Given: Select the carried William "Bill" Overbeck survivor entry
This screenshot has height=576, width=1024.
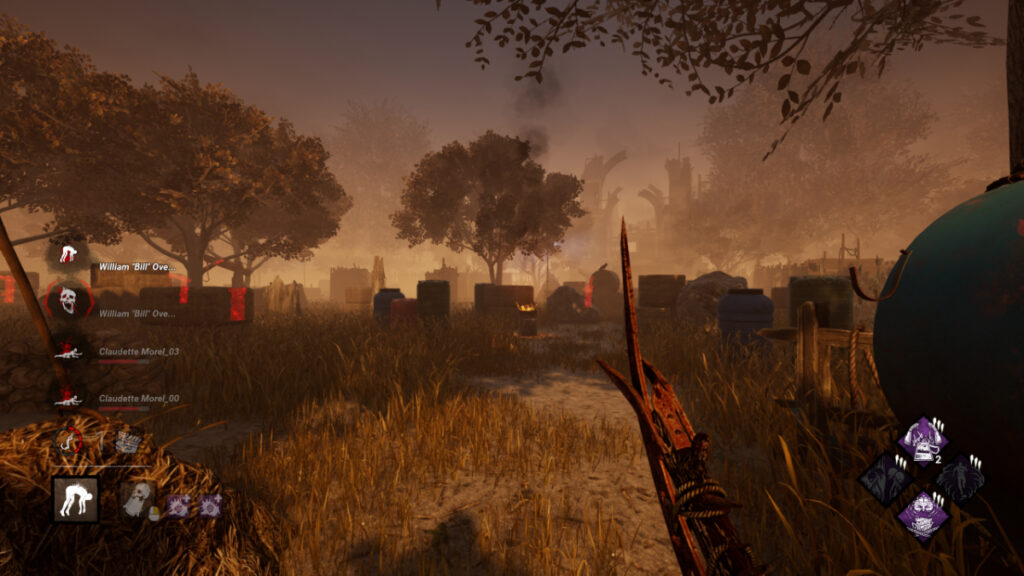Looking at the screenshot, I should (x=68, y=255).
